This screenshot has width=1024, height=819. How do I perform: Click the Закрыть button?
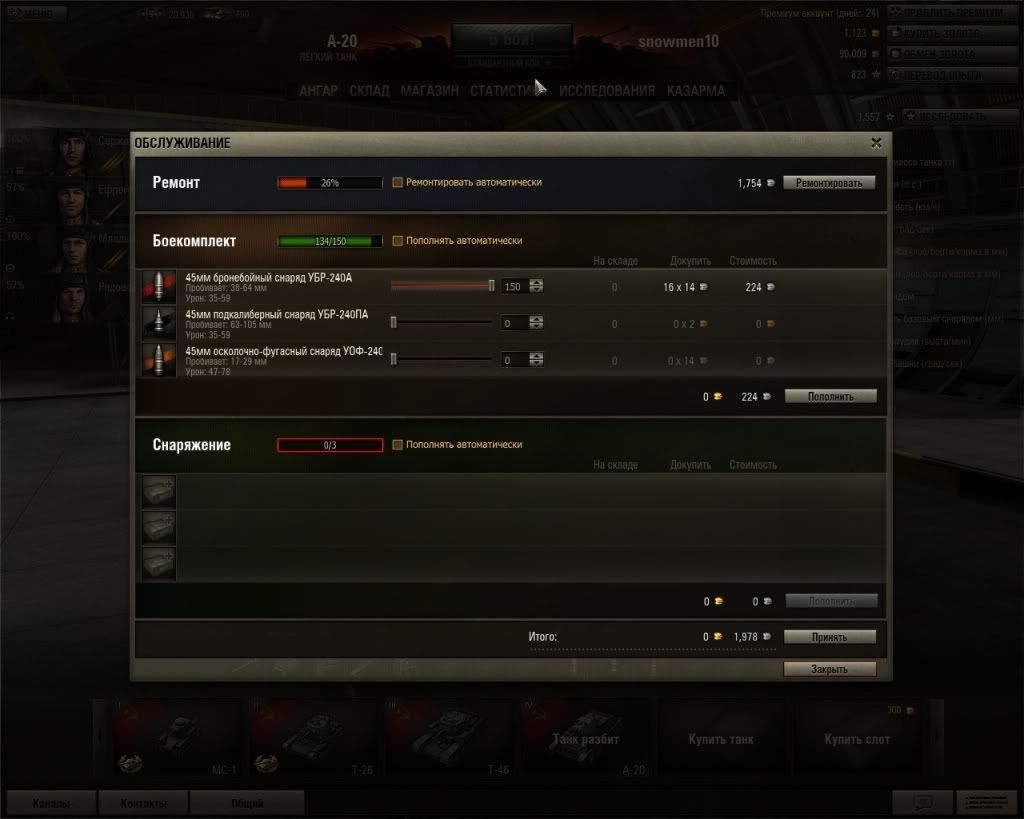coord(829,669)
